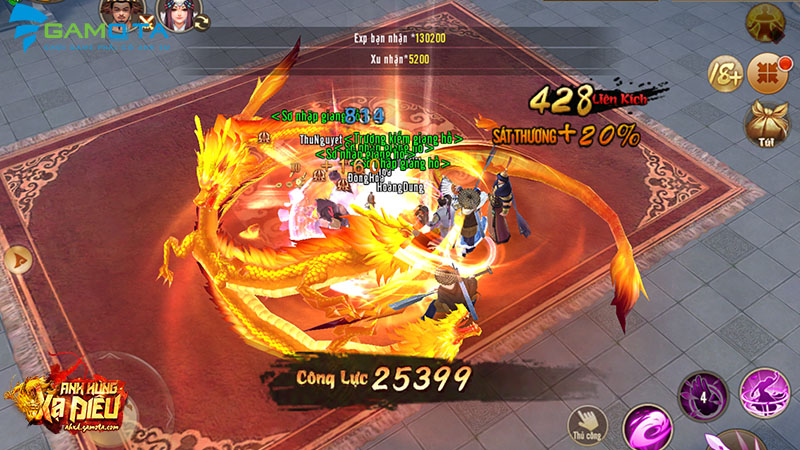The height and width of the screenshot is (450, 800).
Task: Open the menu icon with red notification dot
Action: 766,71
